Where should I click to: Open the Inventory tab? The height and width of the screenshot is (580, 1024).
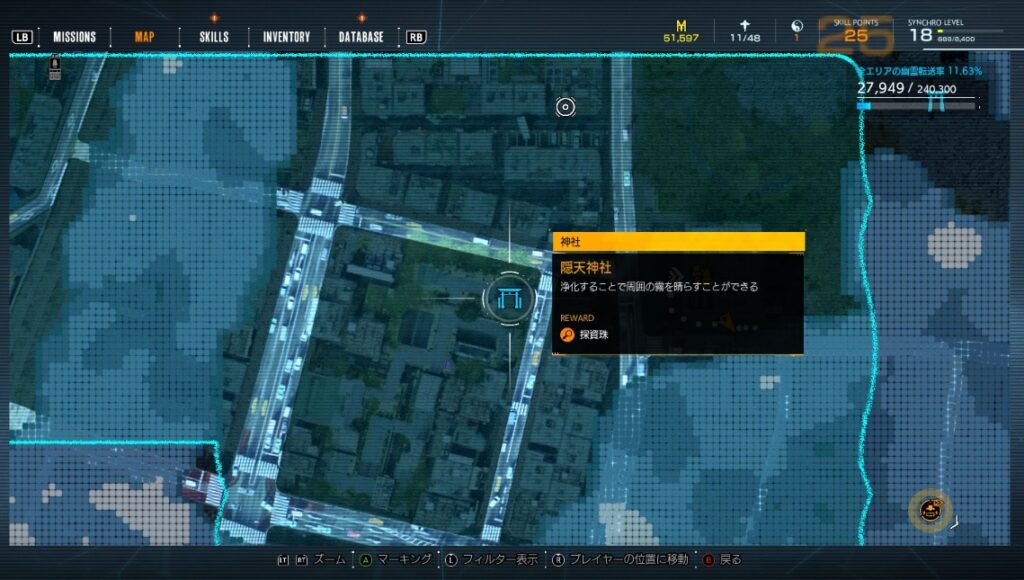tap(286, 37)
